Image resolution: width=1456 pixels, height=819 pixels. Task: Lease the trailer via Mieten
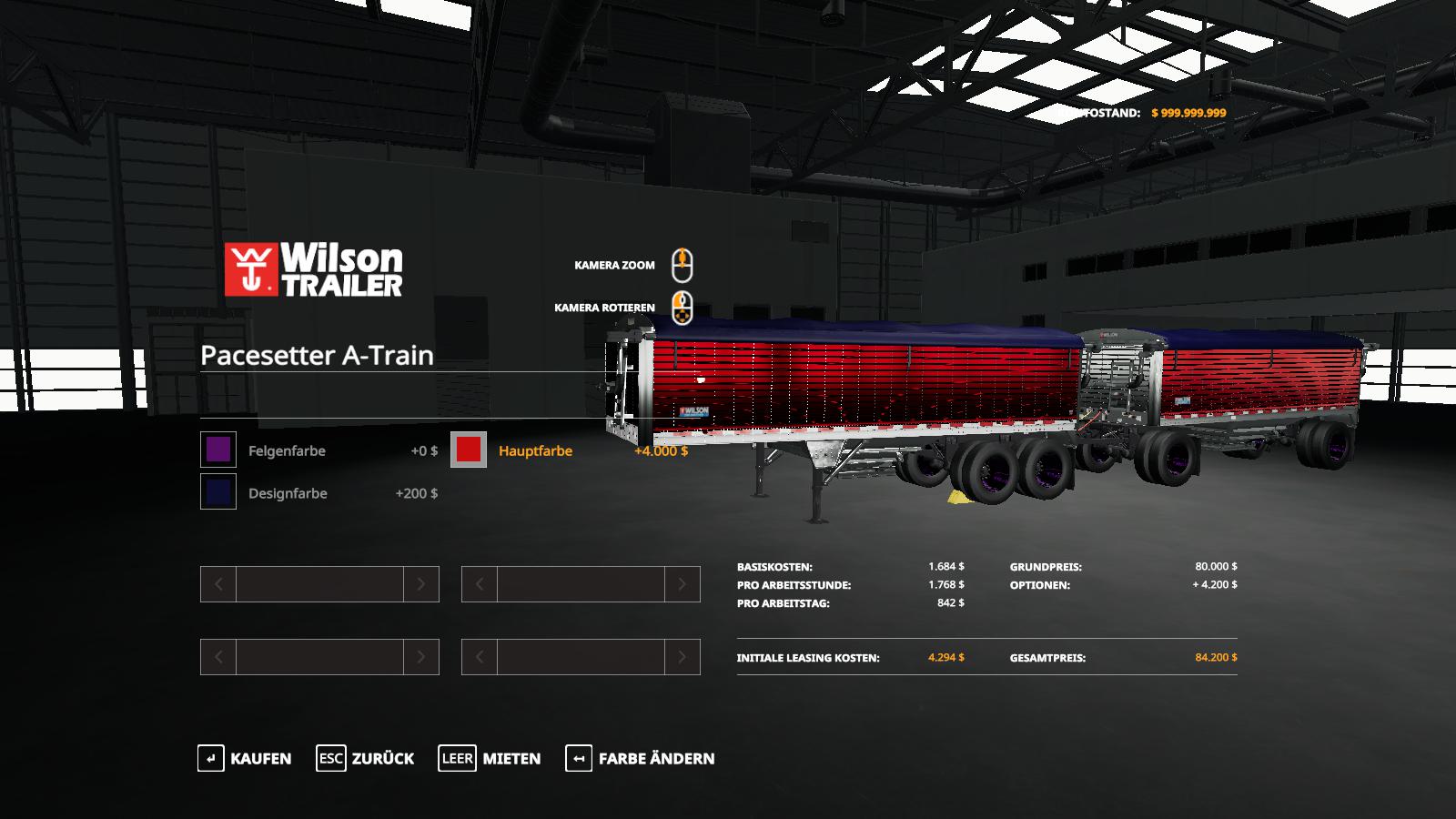490,758
